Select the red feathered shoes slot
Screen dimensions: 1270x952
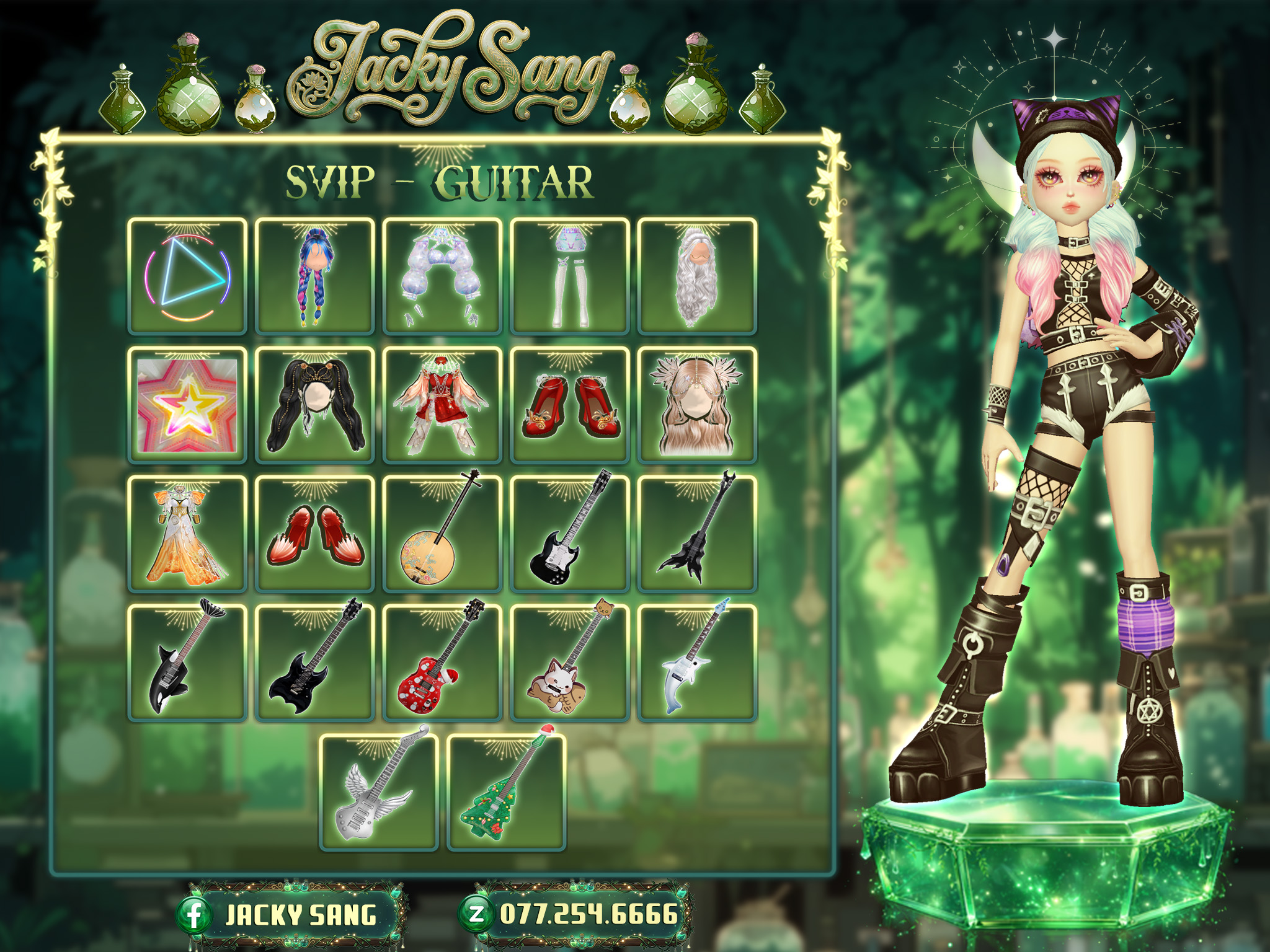pos(315,534)
